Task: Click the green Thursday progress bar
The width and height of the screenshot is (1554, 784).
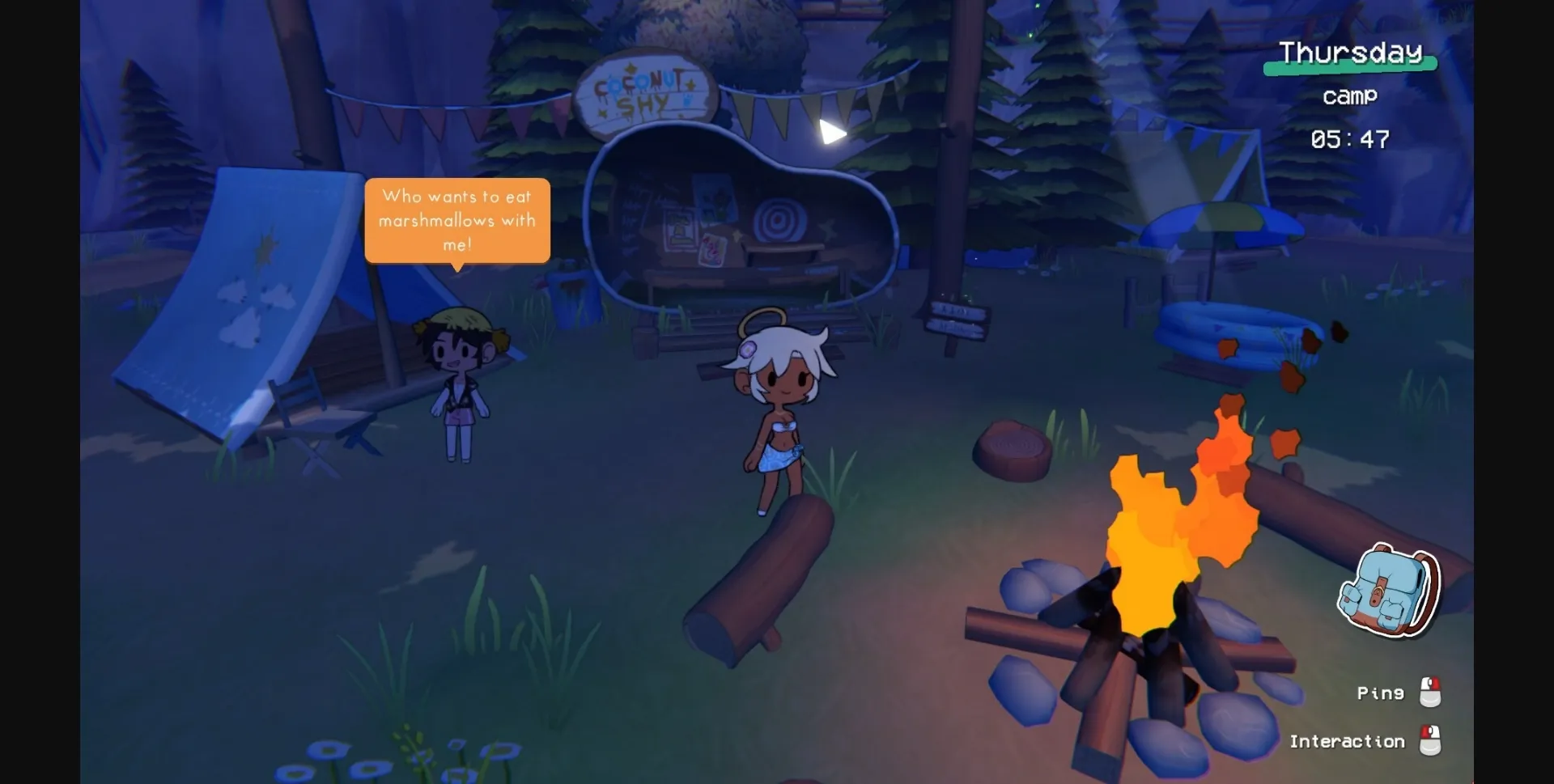Action: [1349, 71]
